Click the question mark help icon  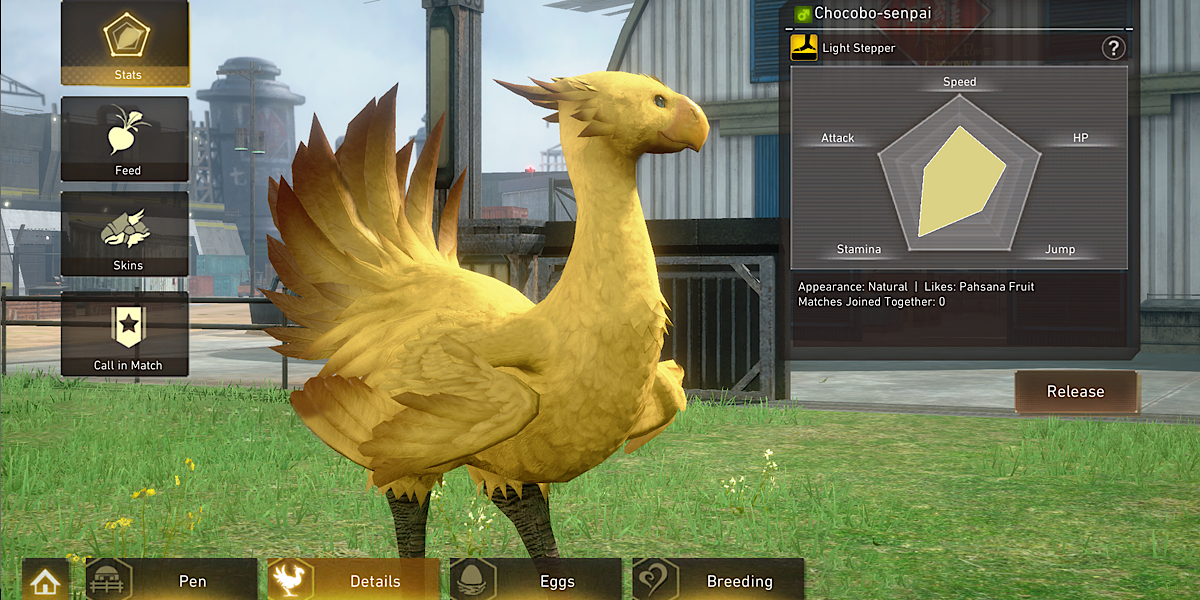[1113, 48]
